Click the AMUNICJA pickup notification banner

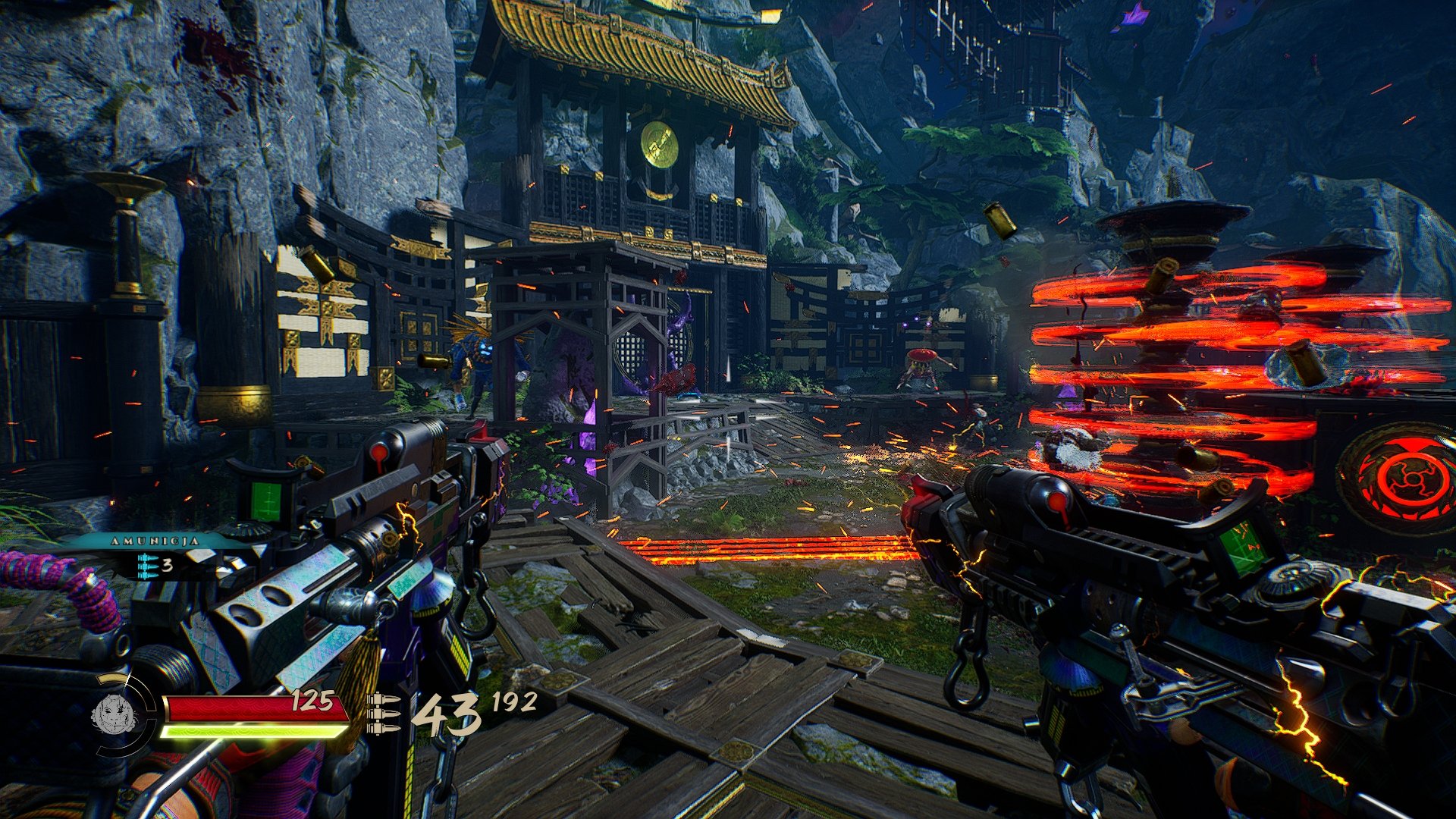[x=155, y=541]
